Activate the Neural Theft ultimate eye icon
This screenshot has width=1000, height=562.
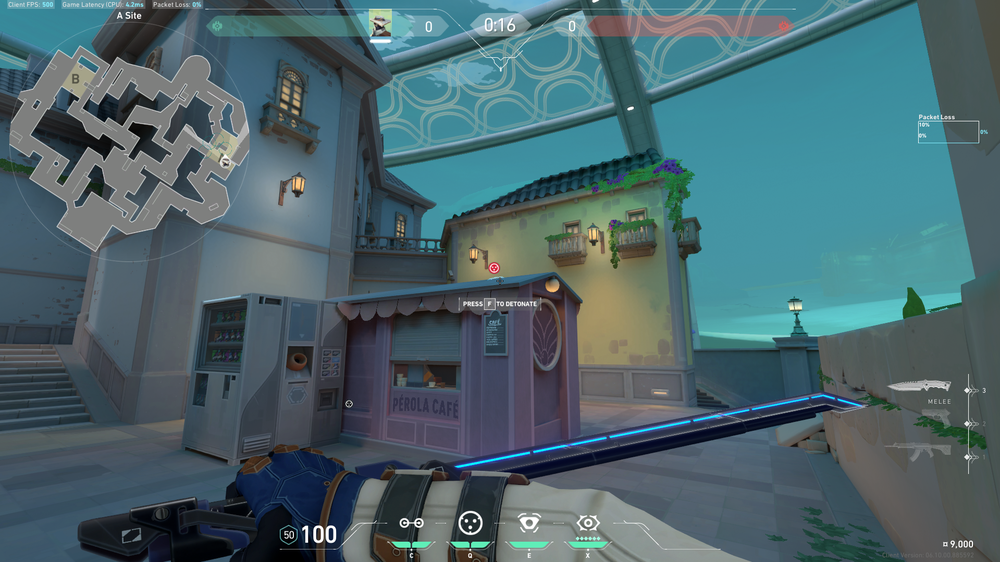587,522
